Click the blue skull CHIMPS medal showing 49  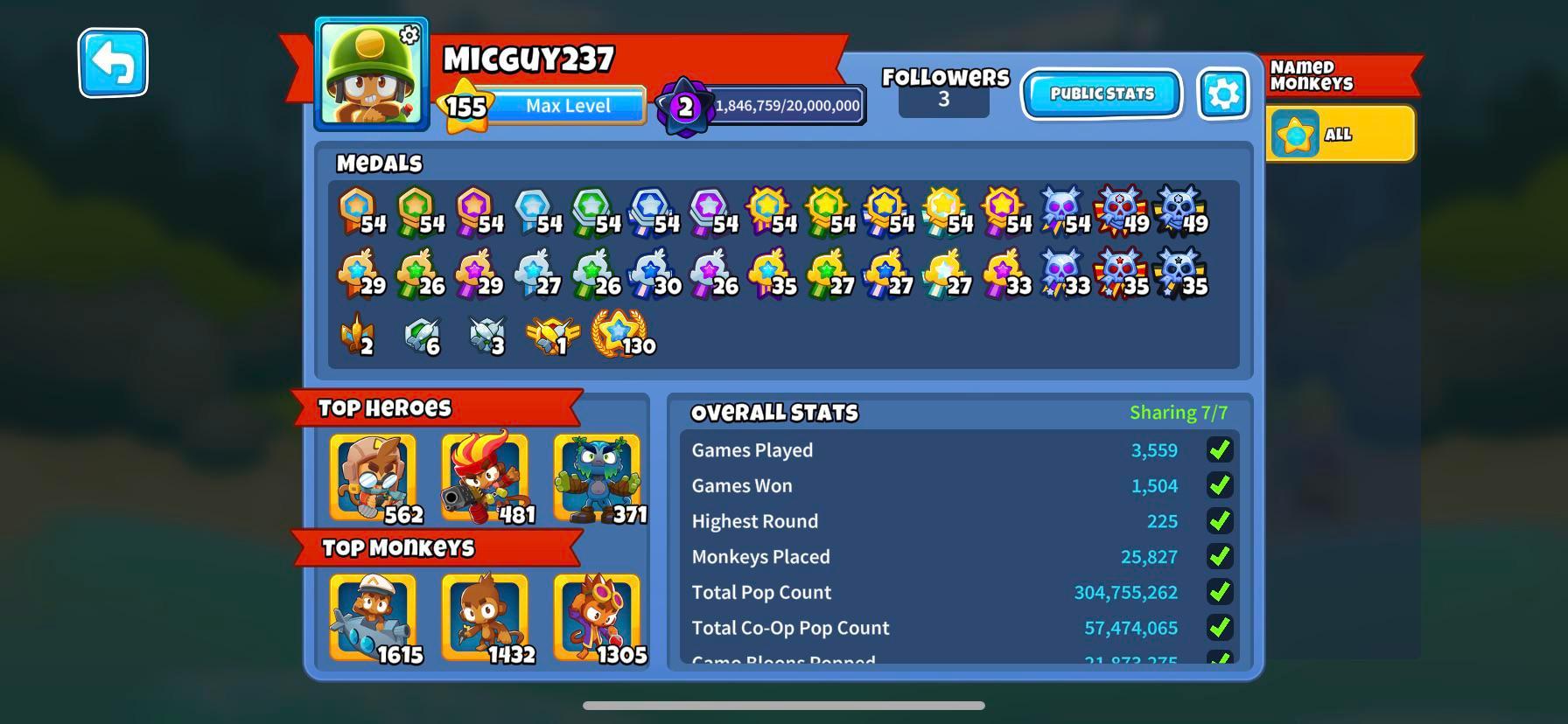pyautogui.click(x=1177, y=210)
